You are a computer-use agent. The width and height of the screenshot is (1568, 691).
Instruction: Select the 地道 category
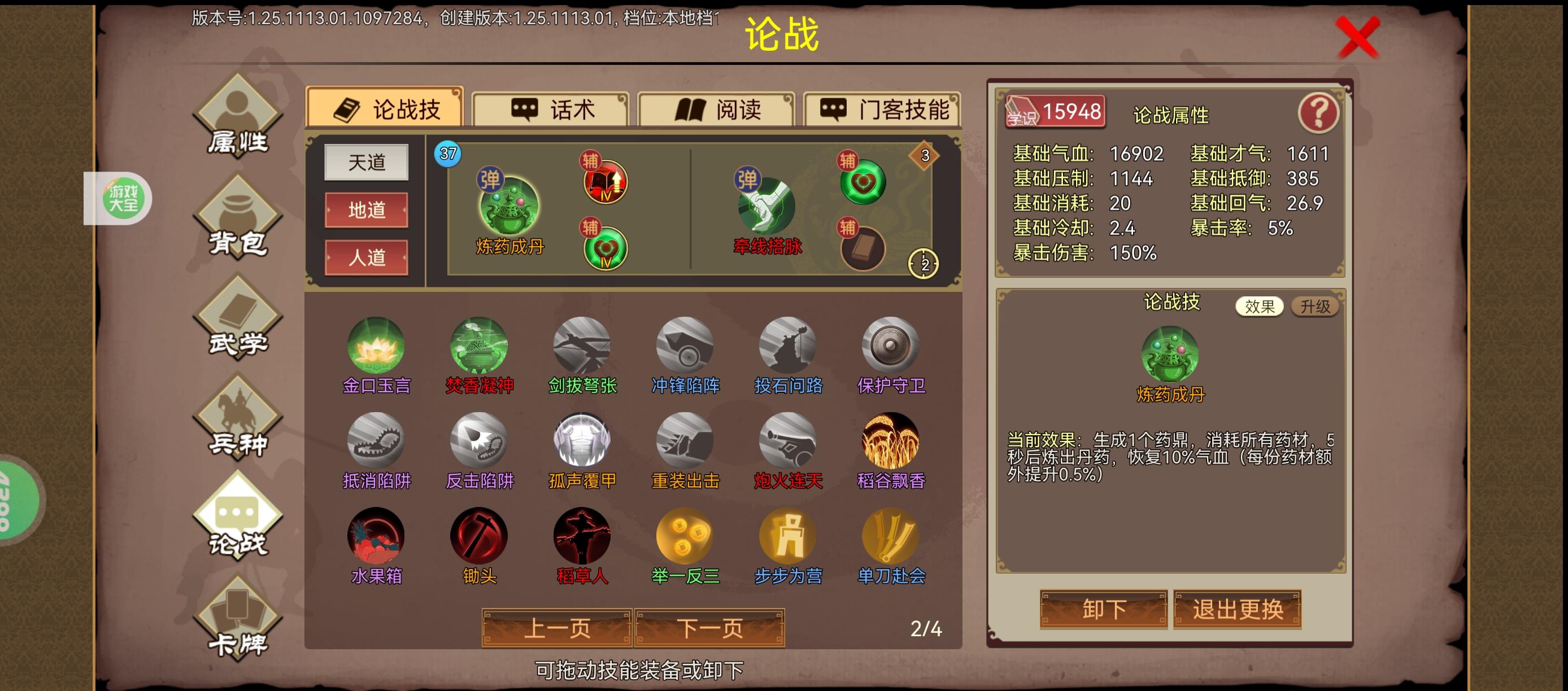point(366,210)
